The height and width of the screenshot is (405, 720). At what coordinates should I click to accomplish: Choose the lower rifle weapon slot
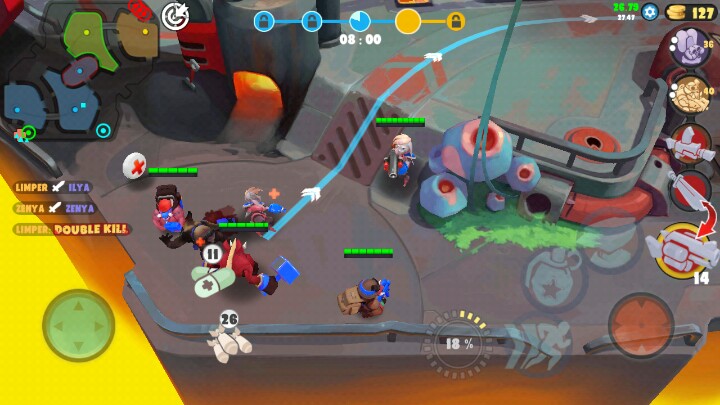pyautogui.click(x=690, y=188)
